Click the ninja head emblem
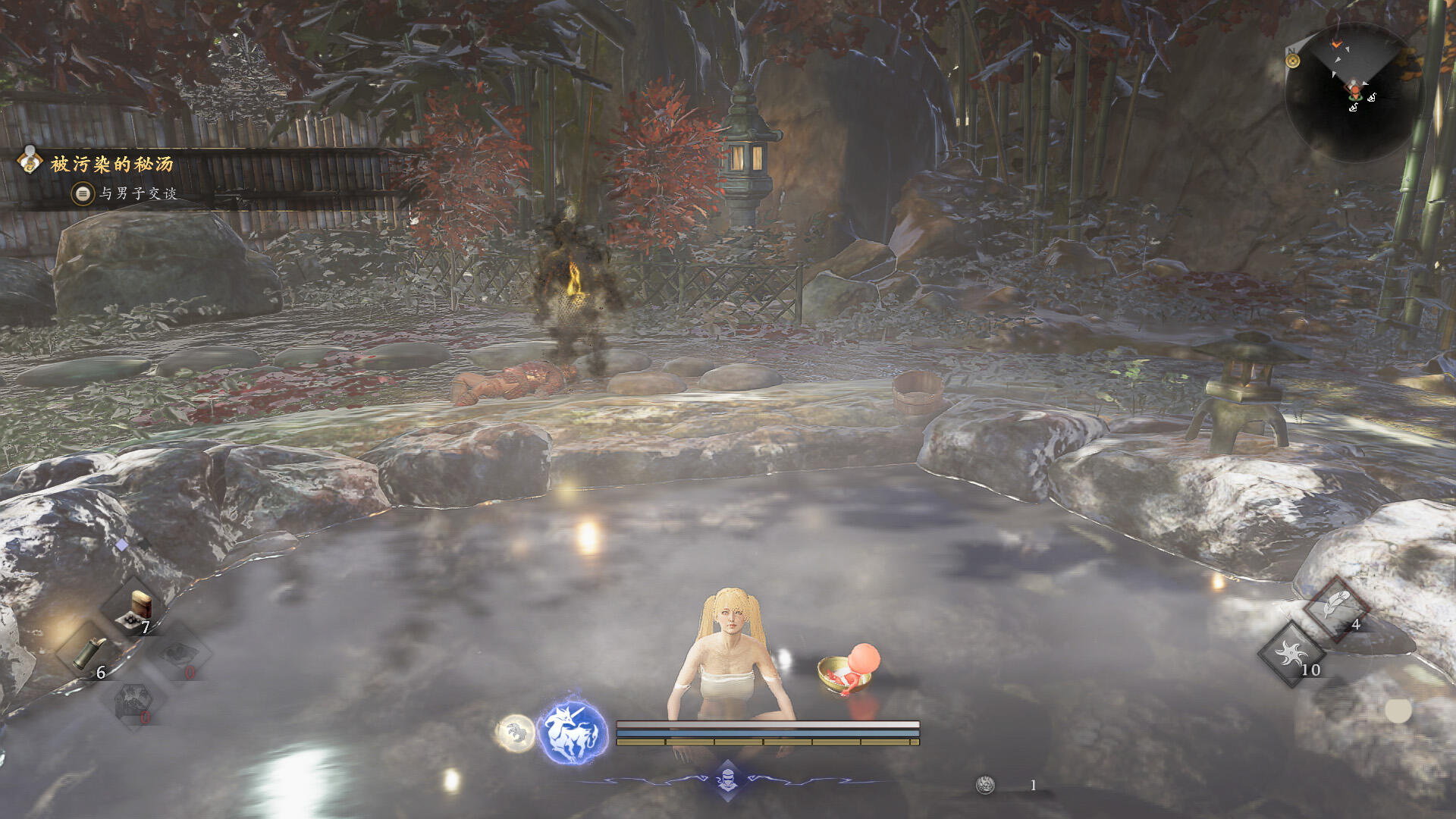This screenshot has height=819, width=1456. 727,779
